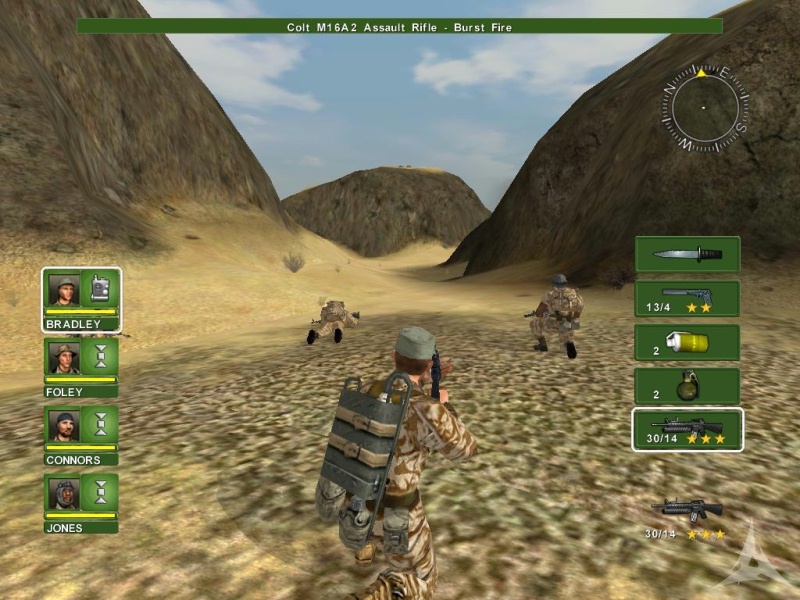Select squad member Jones
This screenshot has height=600, width=800.
point(65,493)
